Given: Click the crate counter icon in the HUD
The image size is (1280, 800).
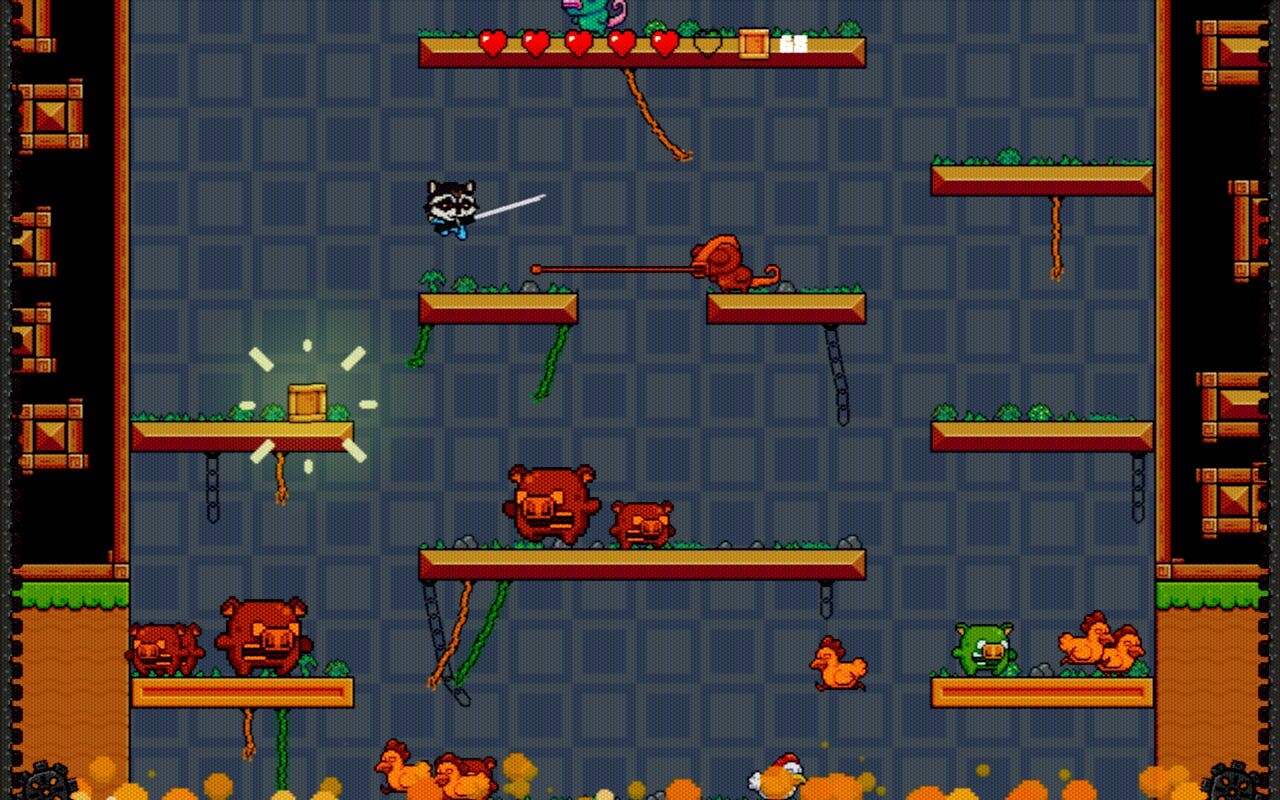Looking at the screenshot, I should [x=753, y=44].
